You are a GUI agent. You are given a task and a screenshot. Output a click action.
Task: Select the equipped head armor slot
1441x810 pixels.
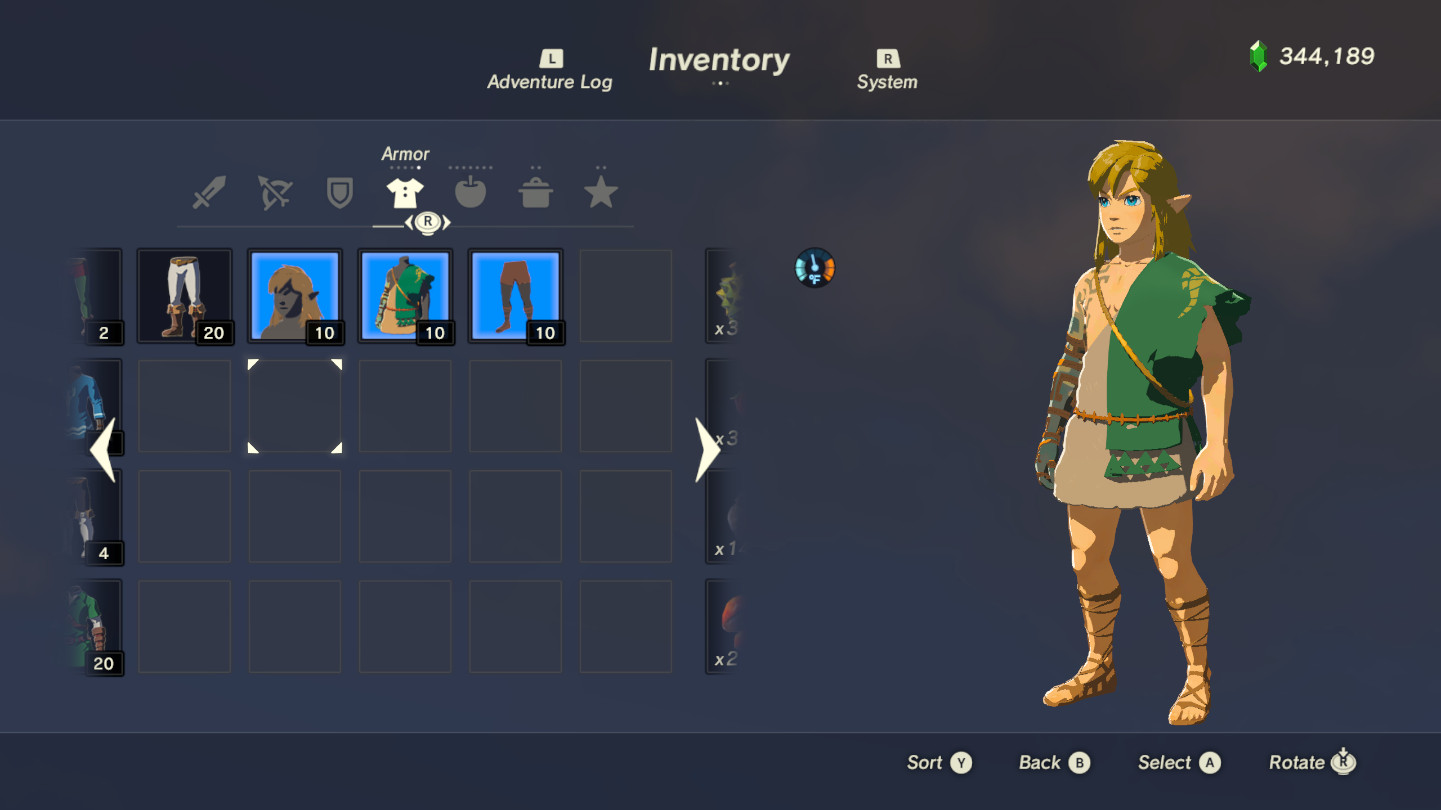294,296
